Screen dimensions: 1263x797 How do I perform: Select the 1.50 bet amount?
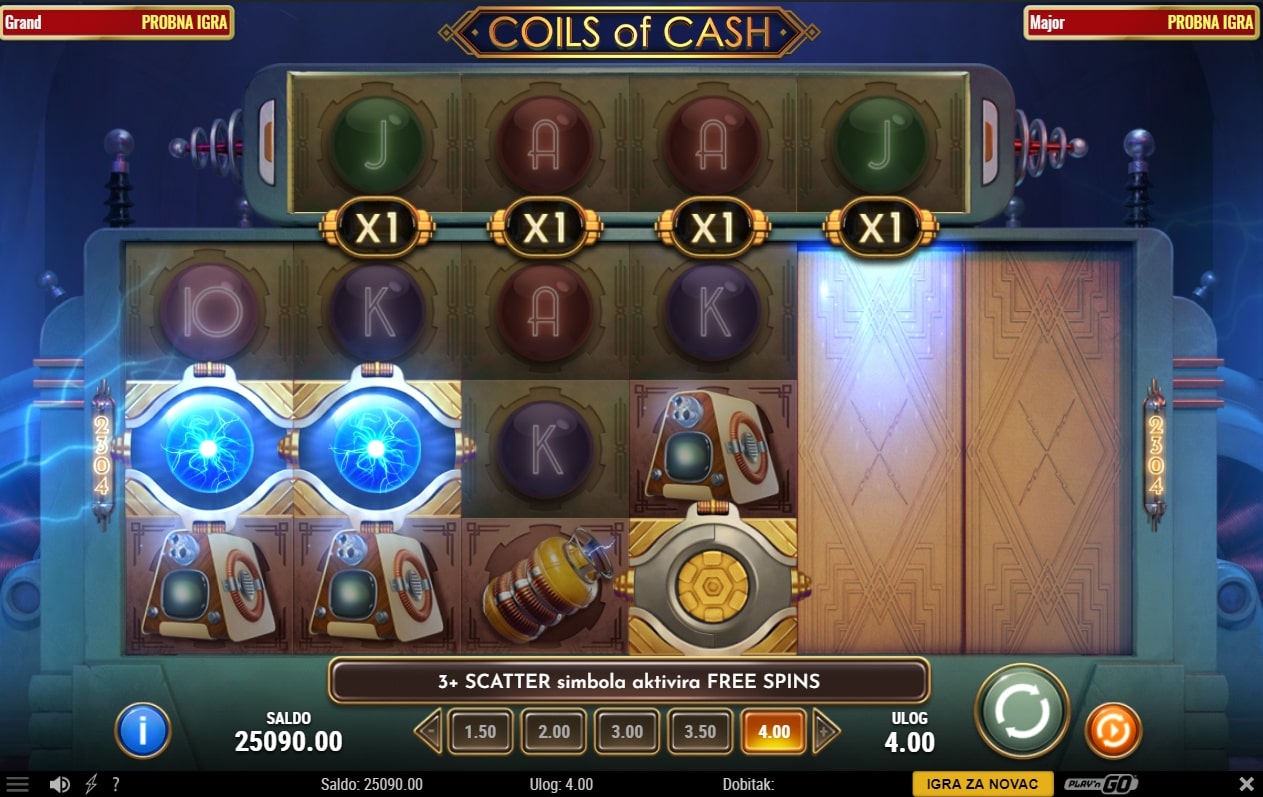point(480,732)
